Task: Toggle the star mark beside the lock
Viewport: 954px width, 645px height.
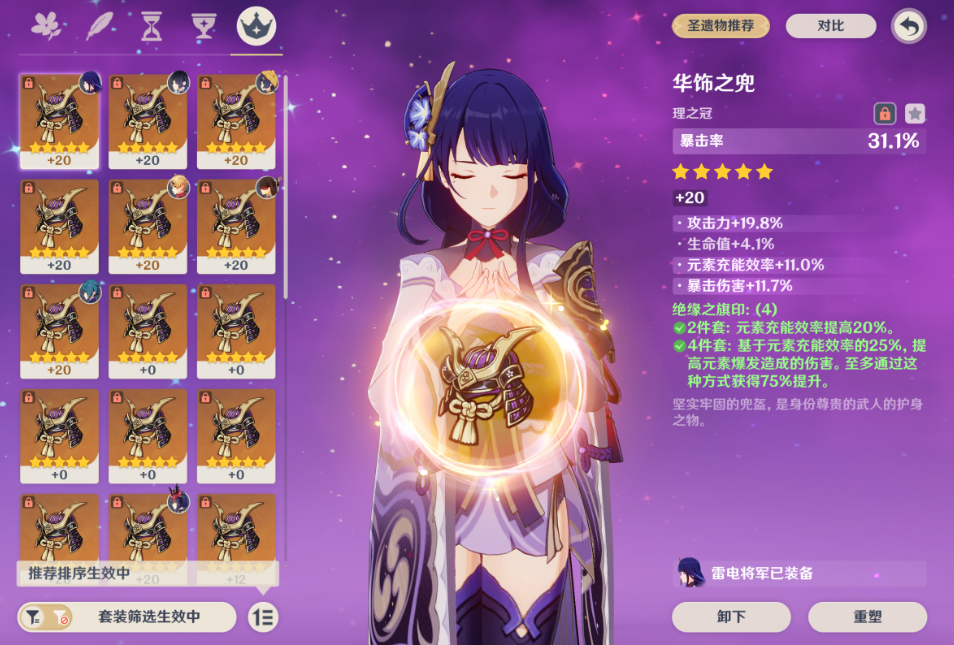Action: tap(914, 113)
